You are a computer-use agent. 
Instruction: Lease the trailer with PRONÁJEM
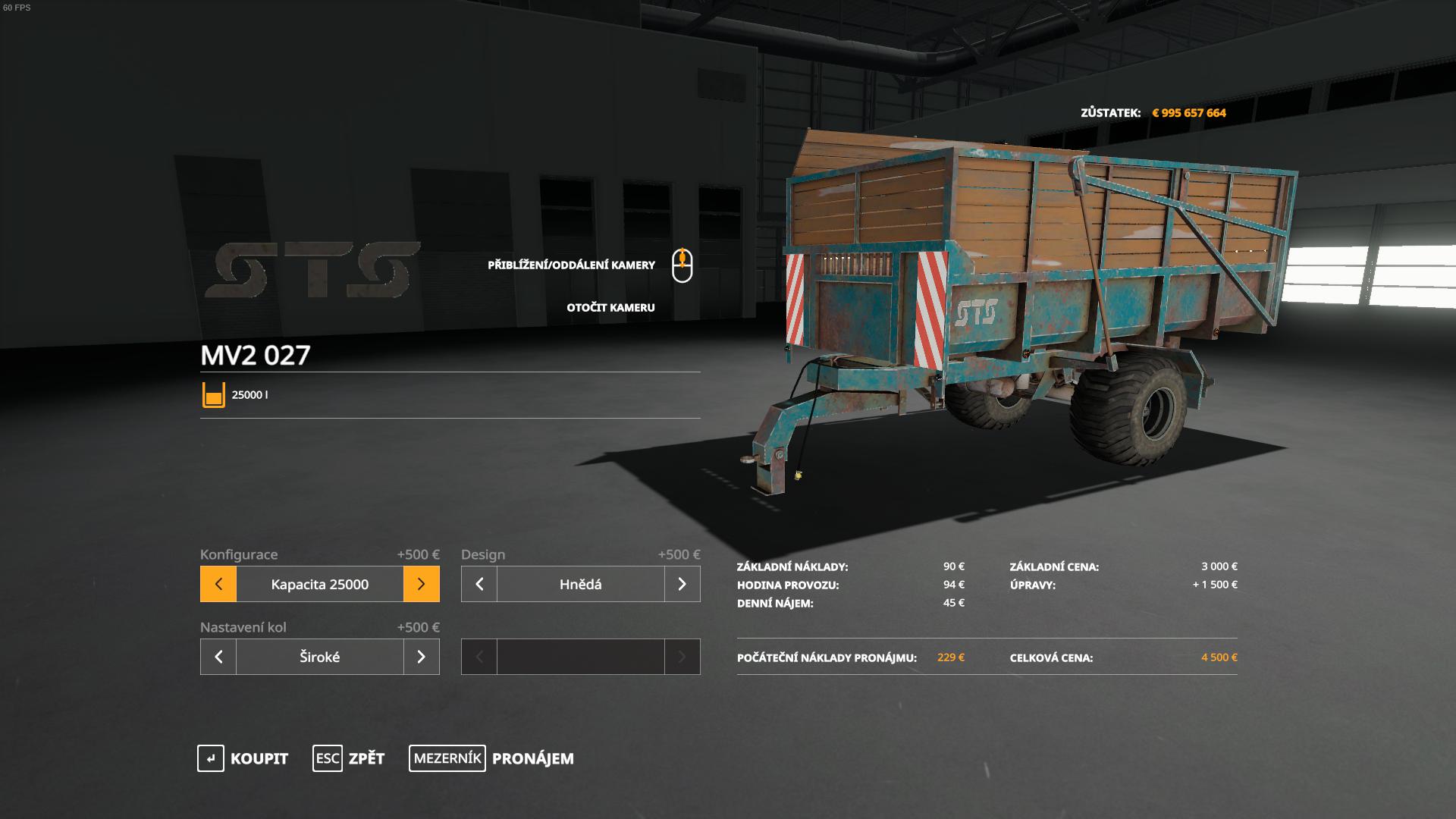(x=491, y=758)
